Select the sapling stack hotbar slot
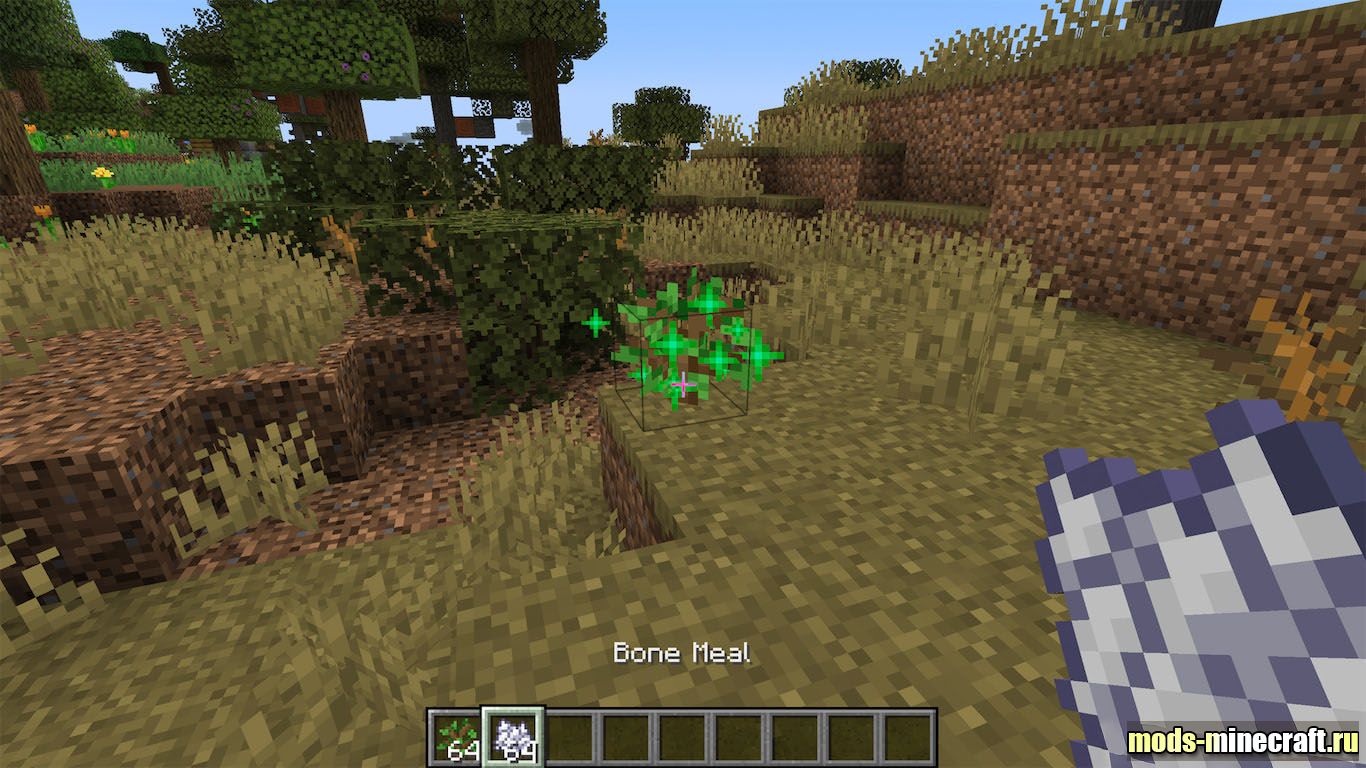1366x768 pixels. 458,738
